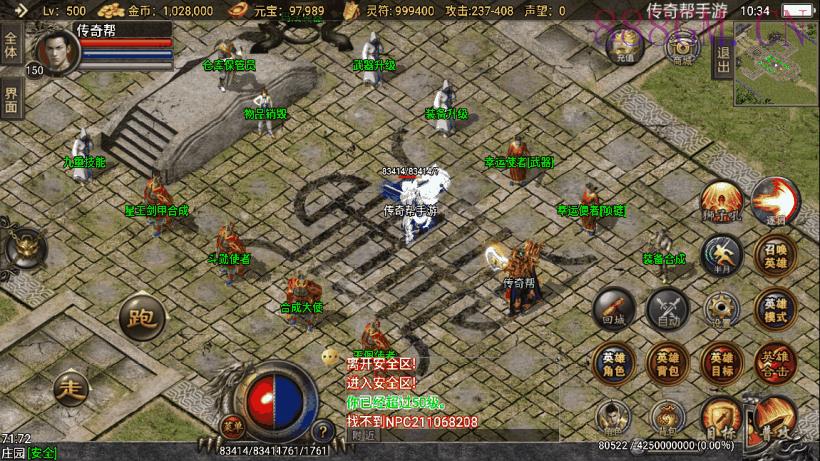Tap the 召唤英雄 summon hero button

[x=775, y=258]
